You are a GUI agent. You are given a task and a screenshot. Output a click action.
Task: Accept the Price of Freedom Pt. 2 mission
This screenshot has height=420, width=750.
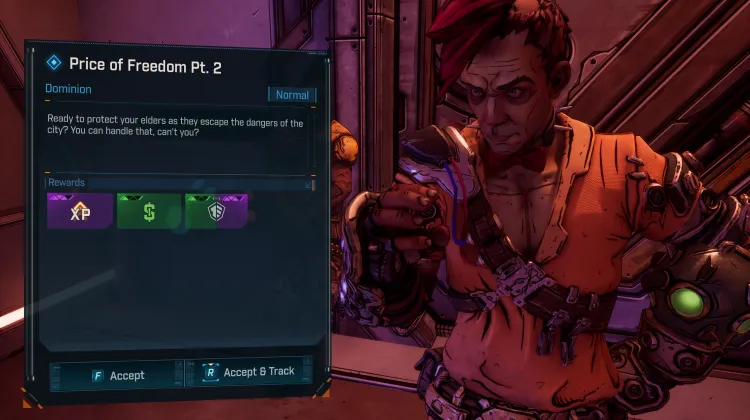click(116, 375)
